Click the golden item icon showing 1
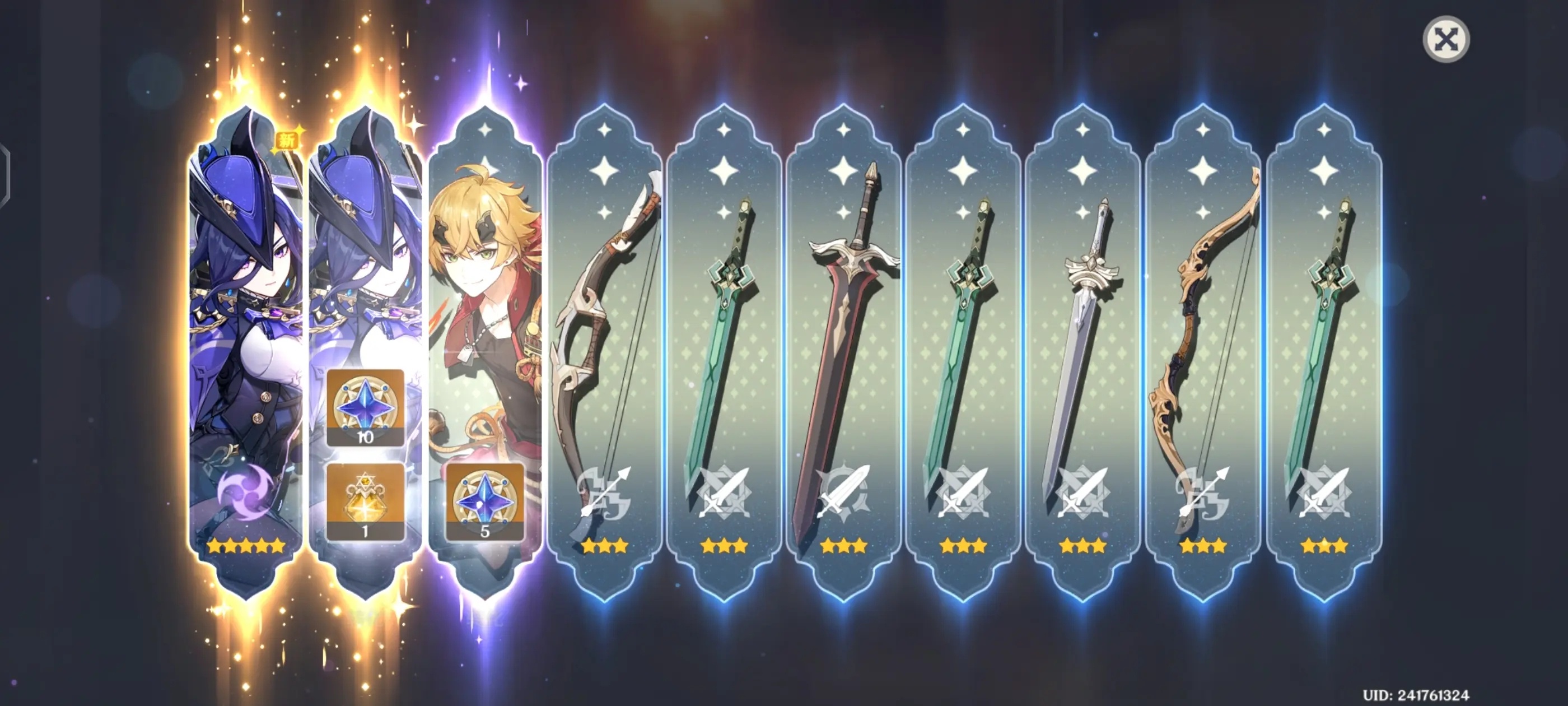Viewport: 1568px width, 706px height. 365,501
